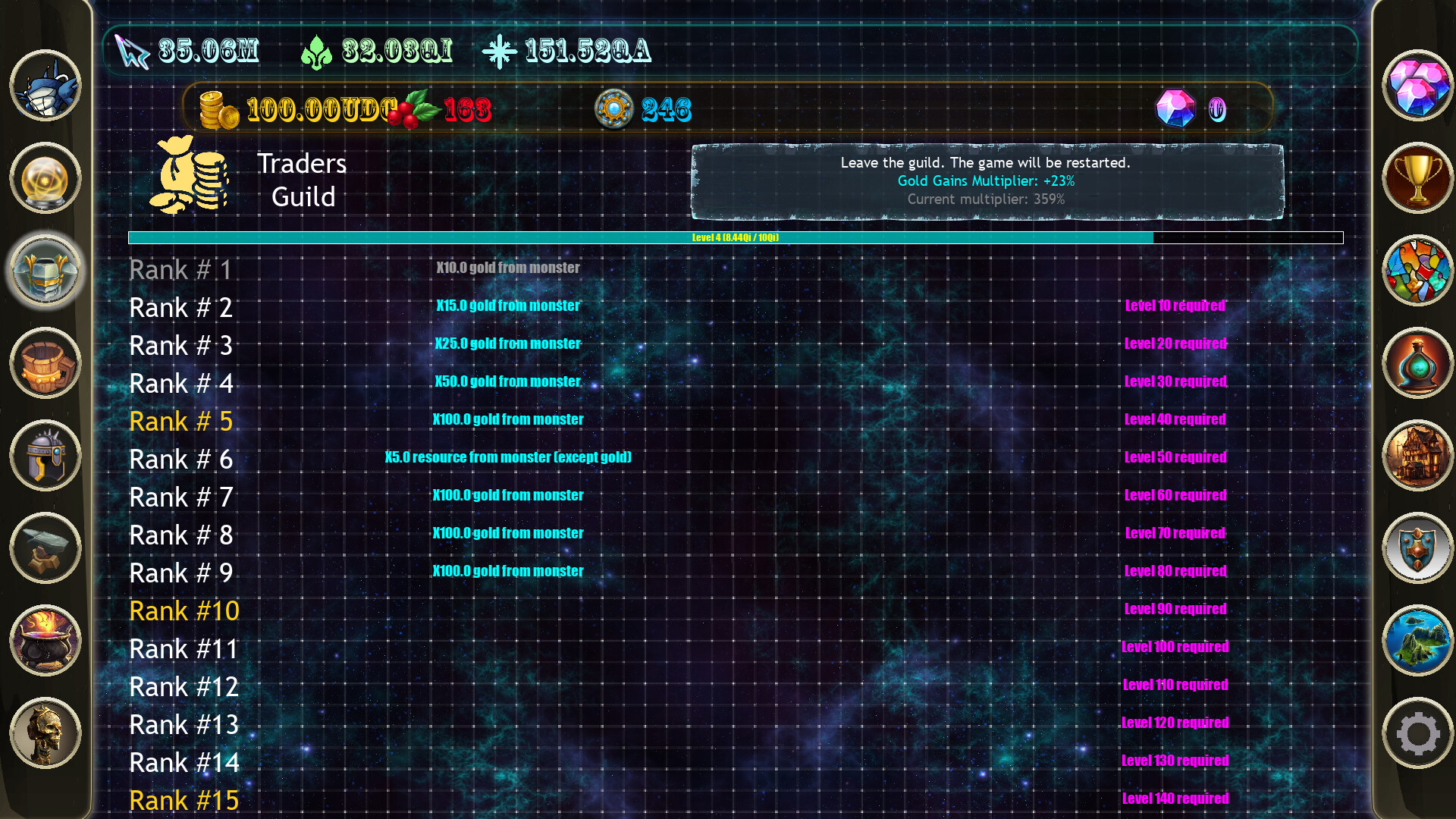Select the shield icon on the right

point(1417,548)
